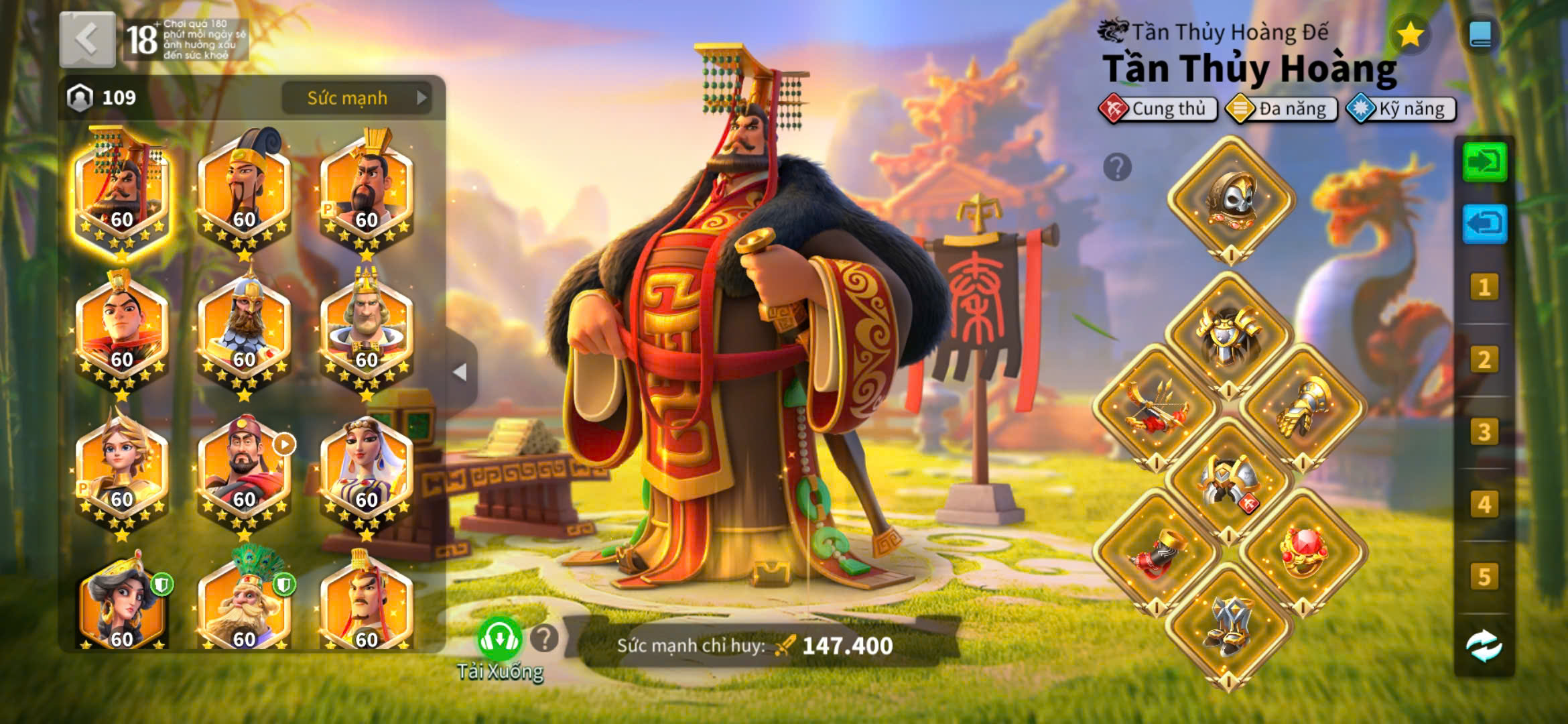Select the skull helmet equipment slot
1568x724 pixels.
coord(1231,199)
